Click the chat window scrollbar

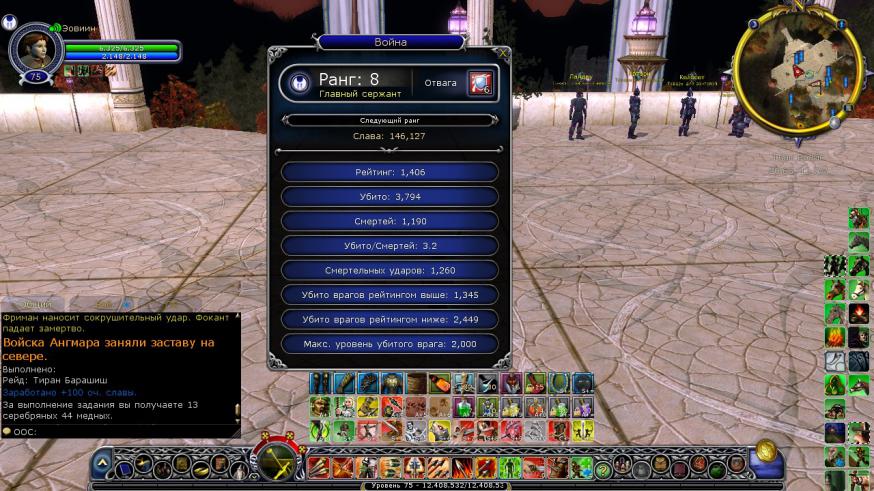(237, 365)
